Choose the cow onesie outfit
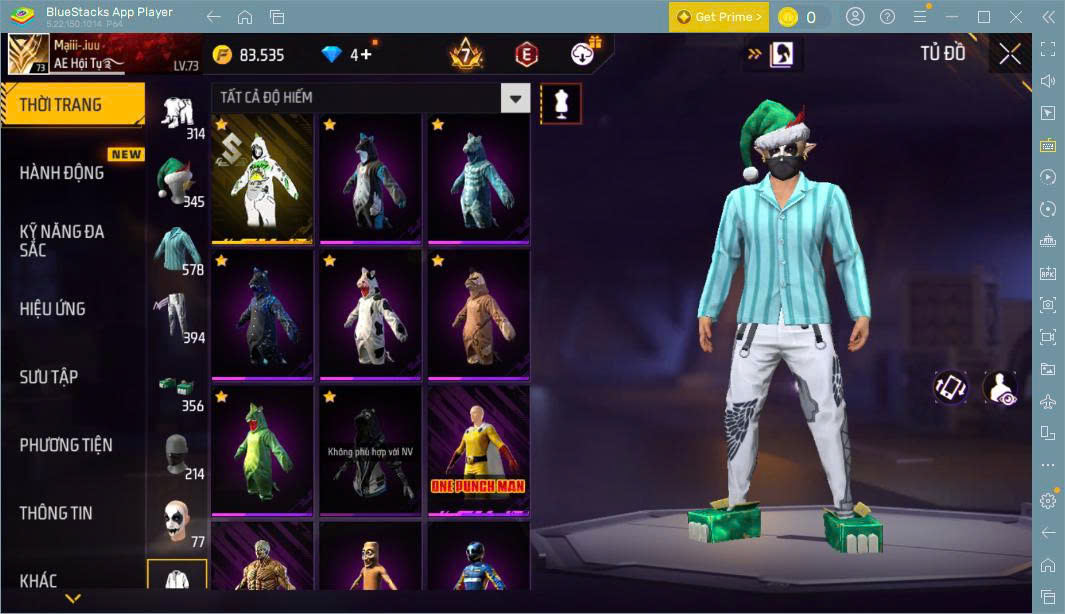The image size is (1065, 614). click(370, 314)
